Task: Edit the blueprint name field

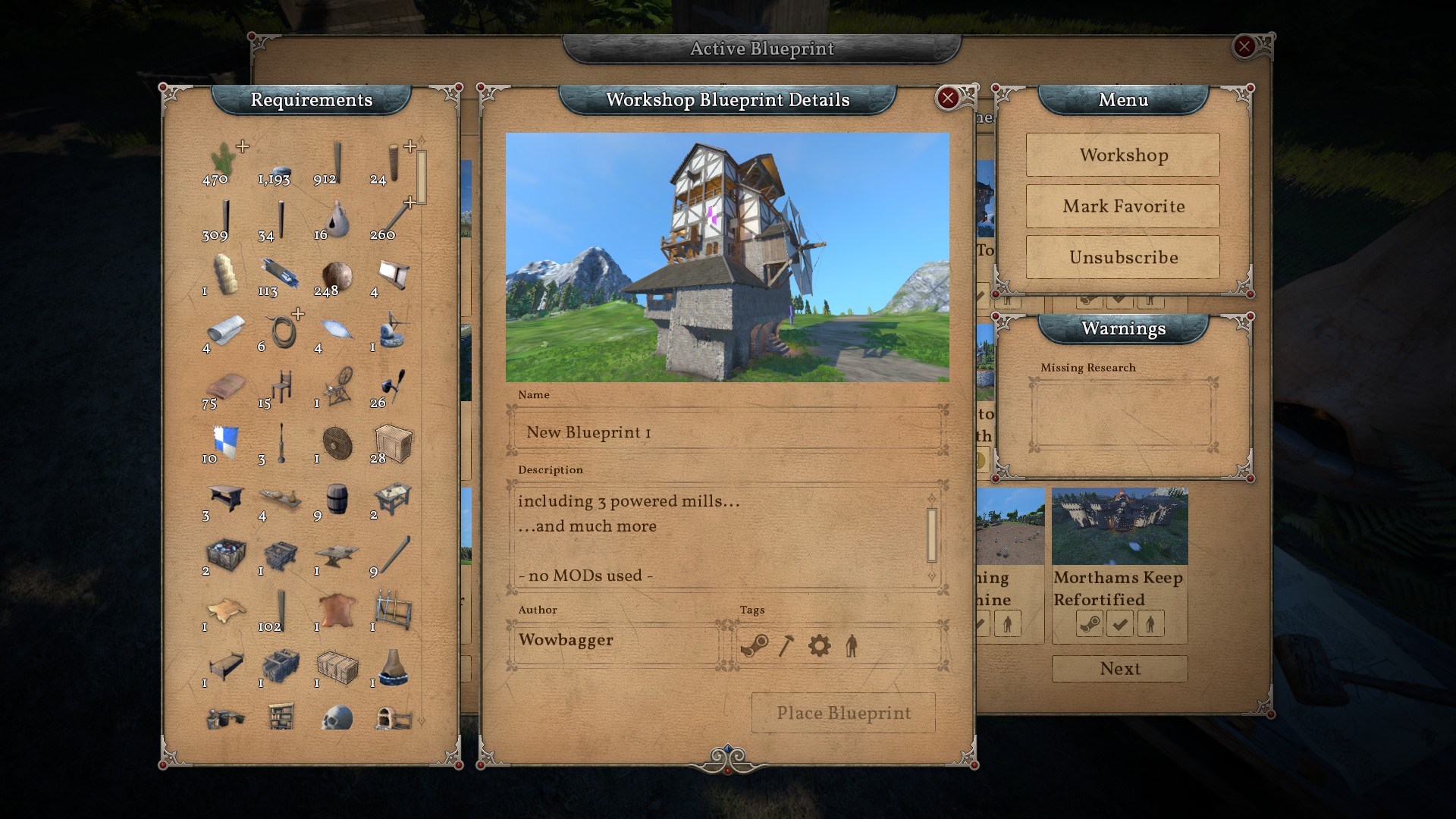Action: tap(726, 432)
